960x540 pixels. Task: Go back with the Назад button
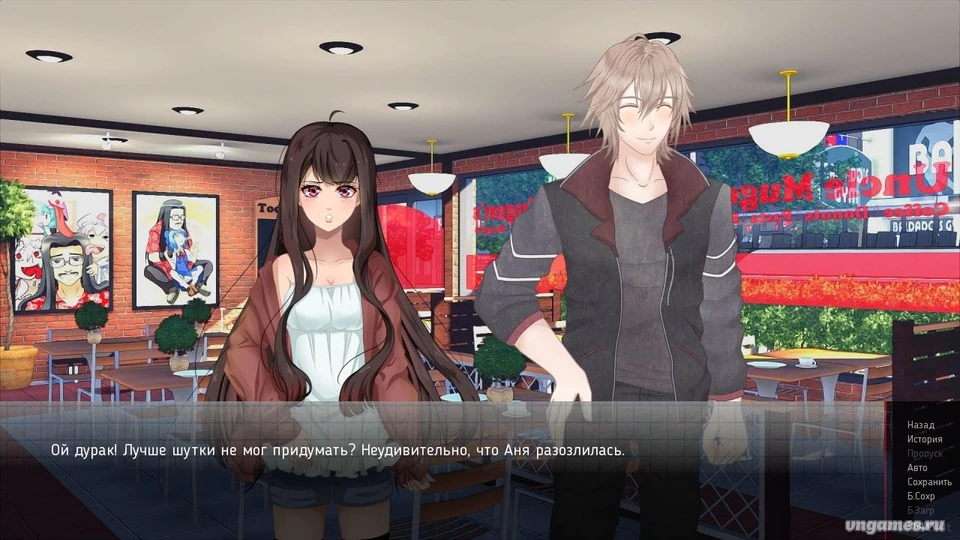(920, 425)
